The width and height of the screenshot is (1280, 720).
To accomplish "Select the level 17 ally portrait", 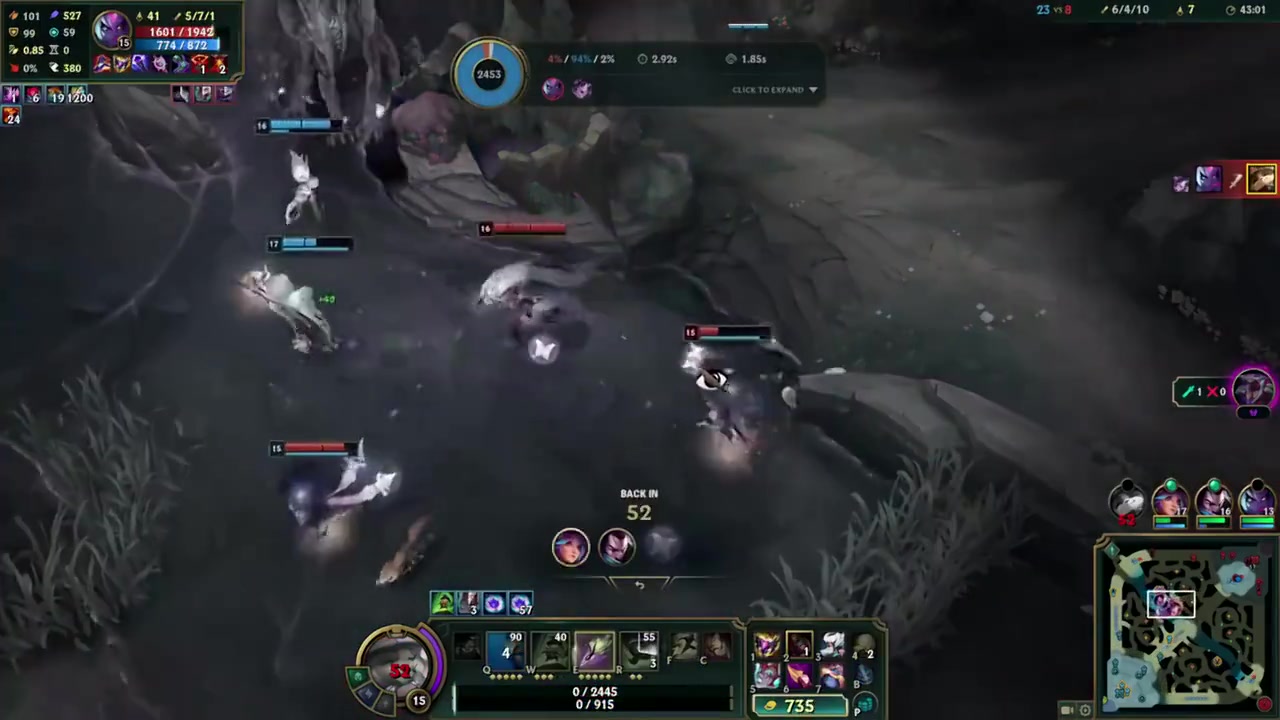I will [1170, 500].
